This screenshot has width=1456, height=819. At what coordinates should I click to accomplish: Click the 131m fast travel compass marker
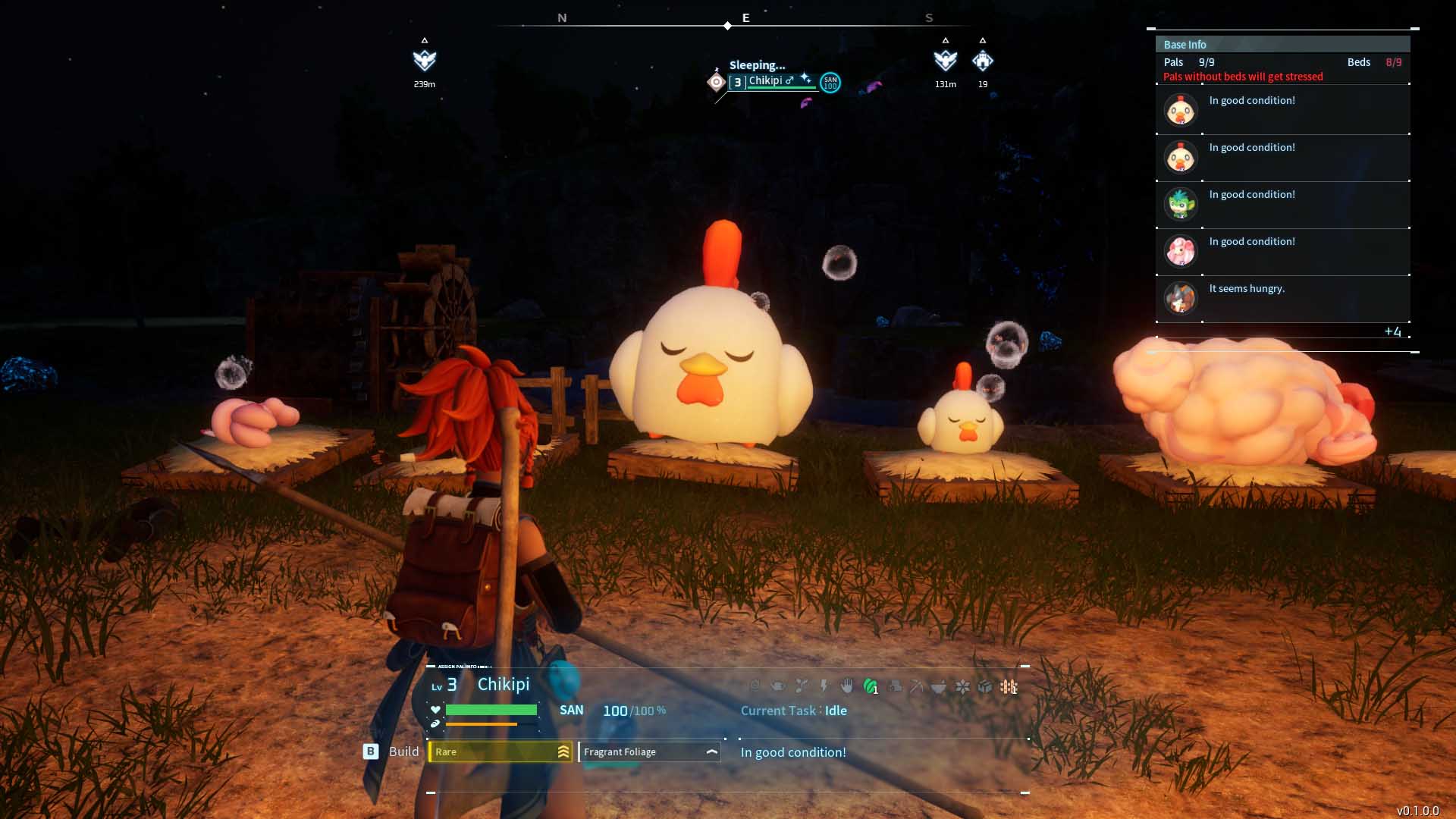point(946,61)
